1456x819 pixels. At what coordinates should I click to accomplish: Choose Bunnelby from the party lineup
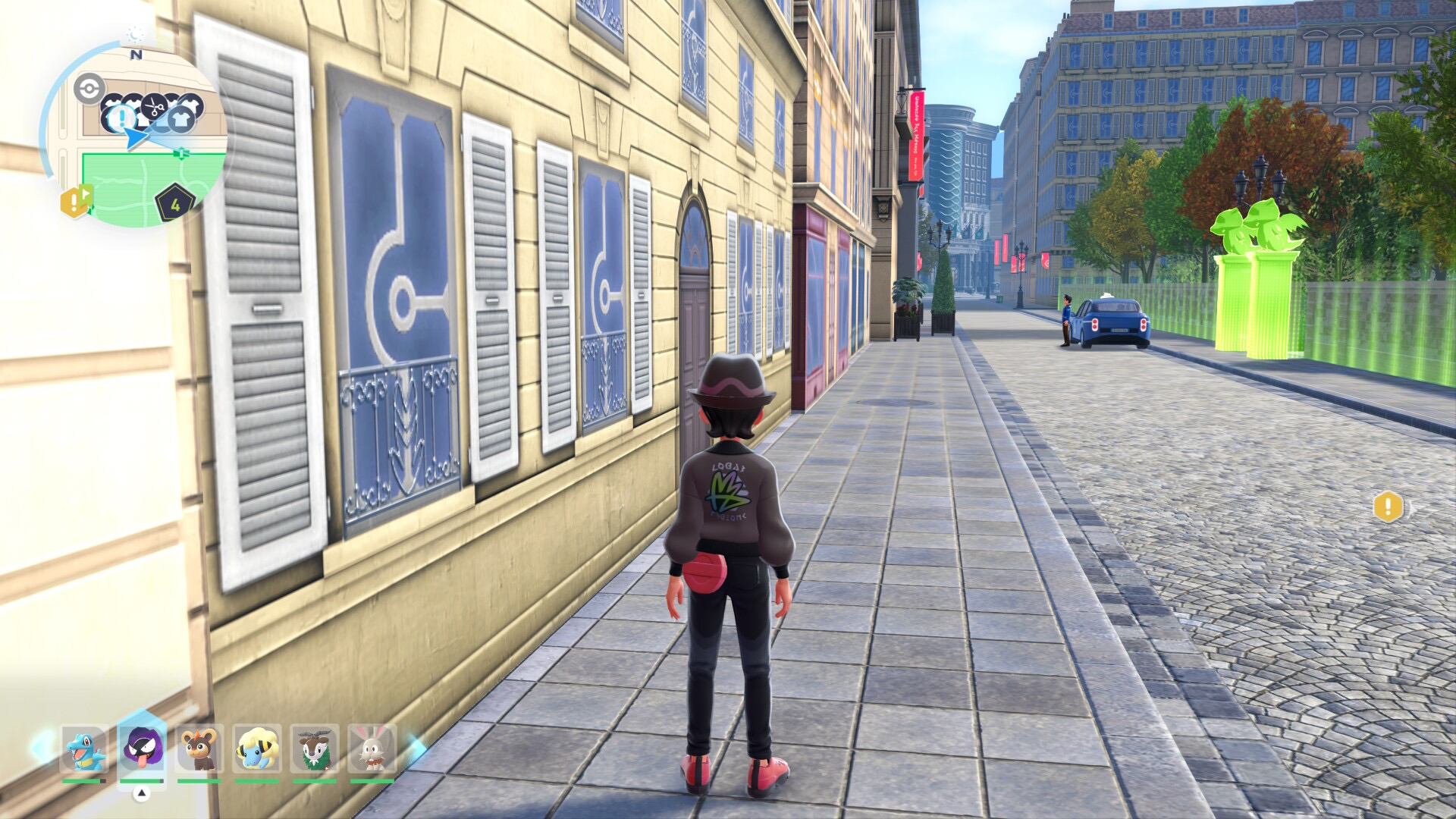tap(372, 748)
